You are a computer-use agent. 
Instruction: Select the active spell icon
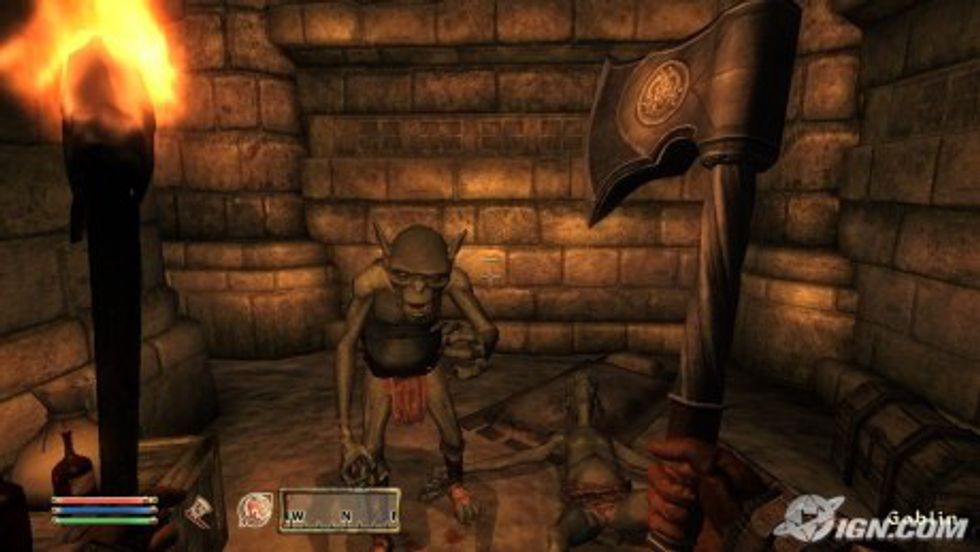pyautogui.click(x=253, y=509)
